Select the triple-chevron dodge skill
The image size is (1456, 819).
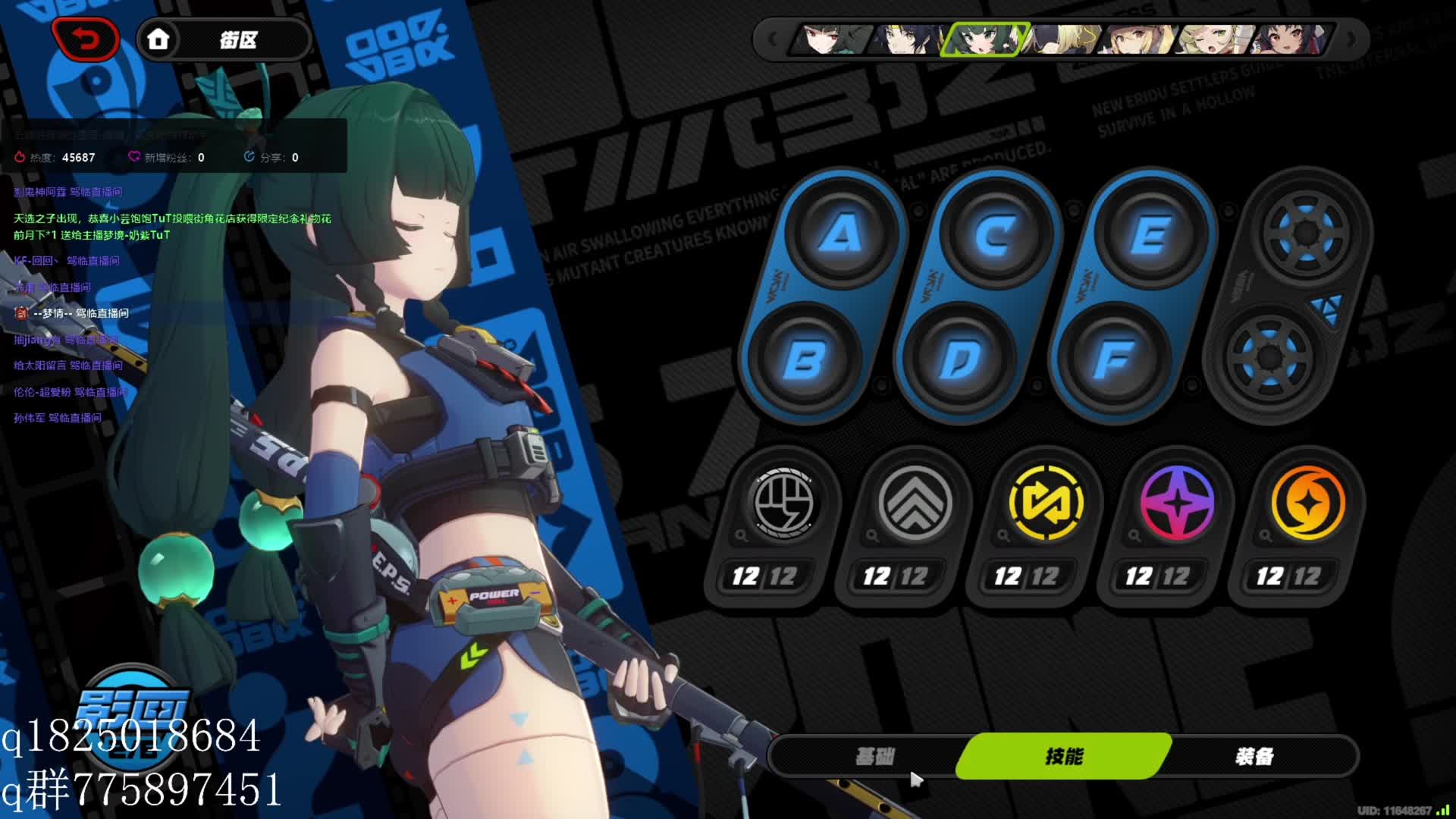[x=915, y=503]
